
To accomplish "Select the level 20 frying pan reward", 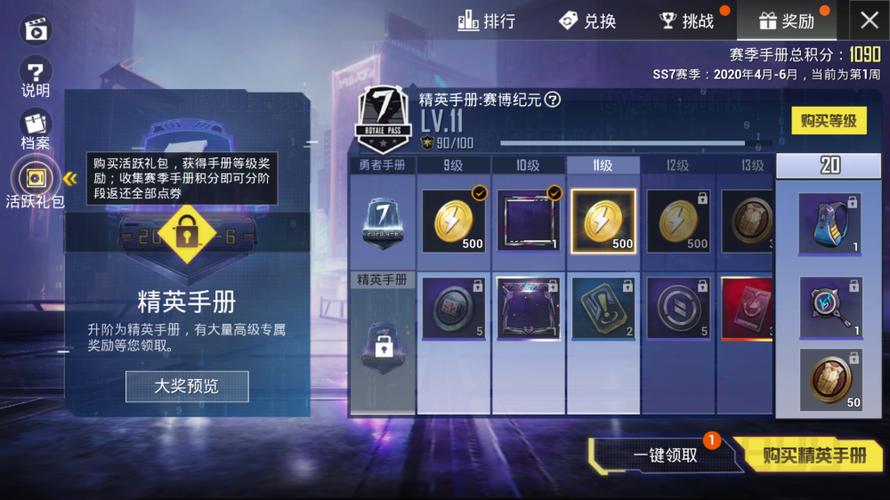I will [x=829, y=307].
